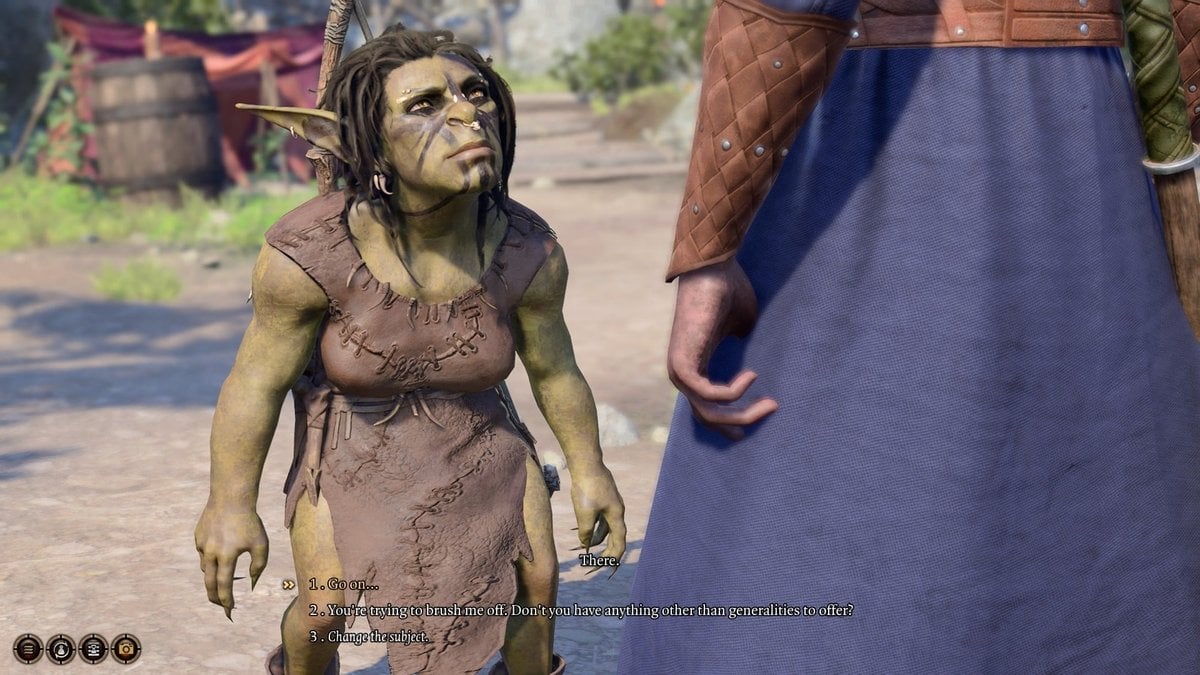Pick the "Change the subject" dialogue option
1200x675 pixels.
pos(368,636)
